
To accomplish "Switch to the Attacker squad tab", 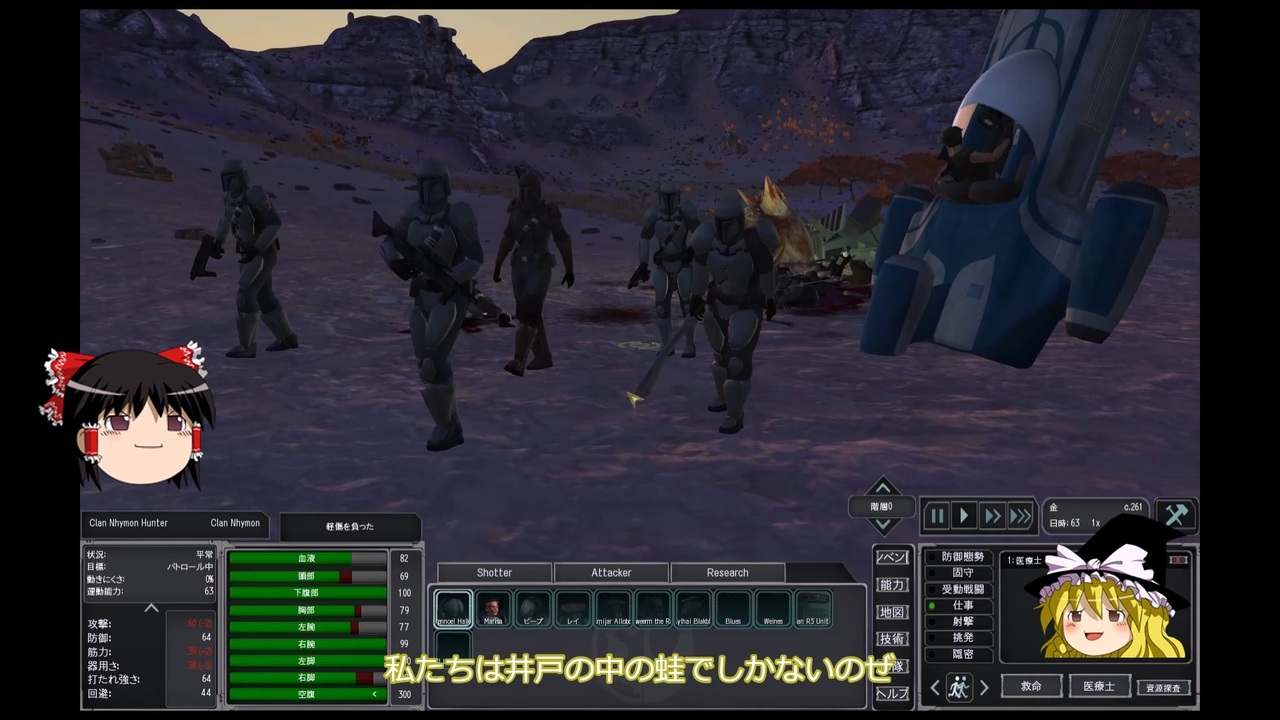I will coord(611,572).
